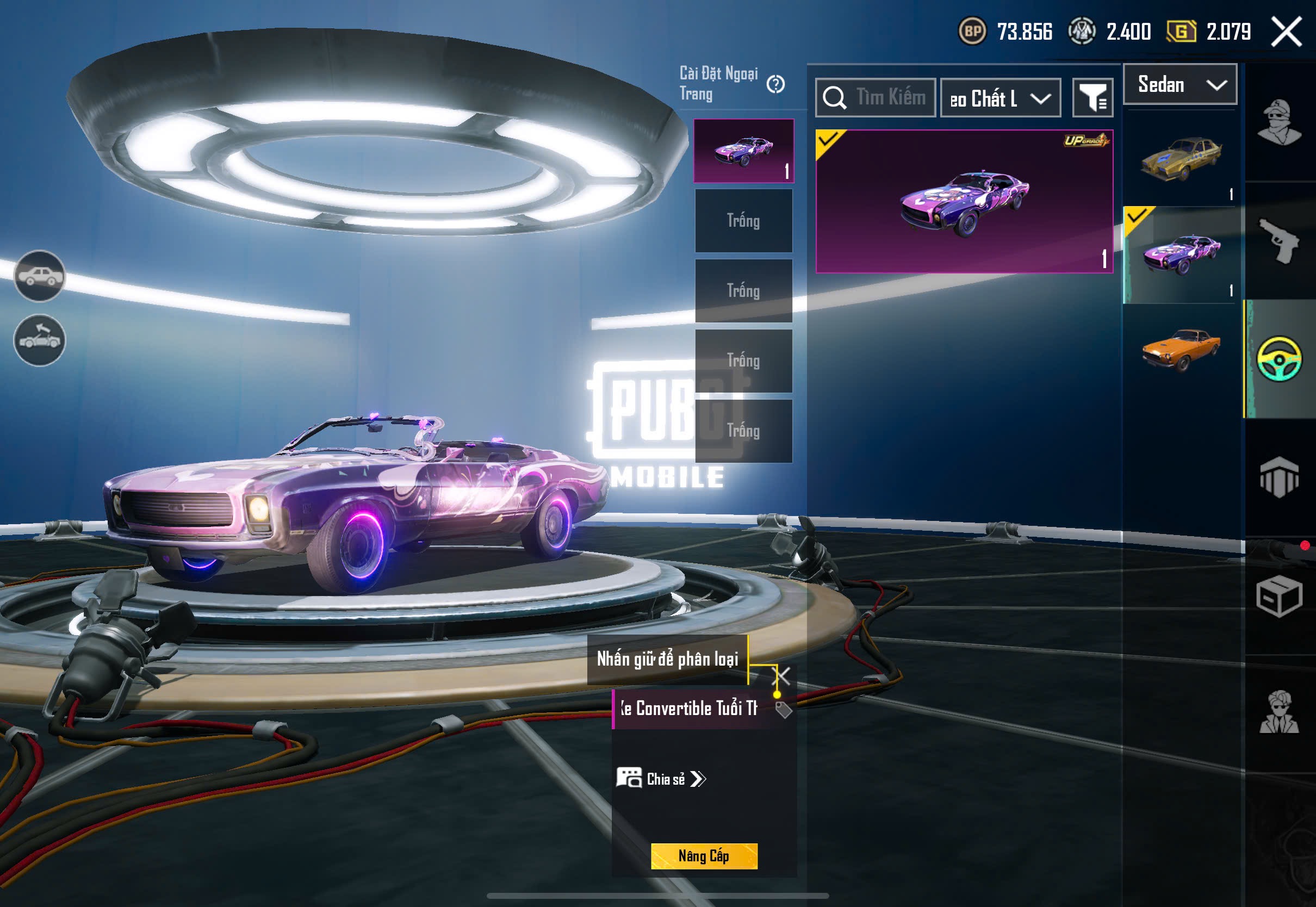
Task: Toggle the convertible roof open button
Action: [x=39, y=340]
